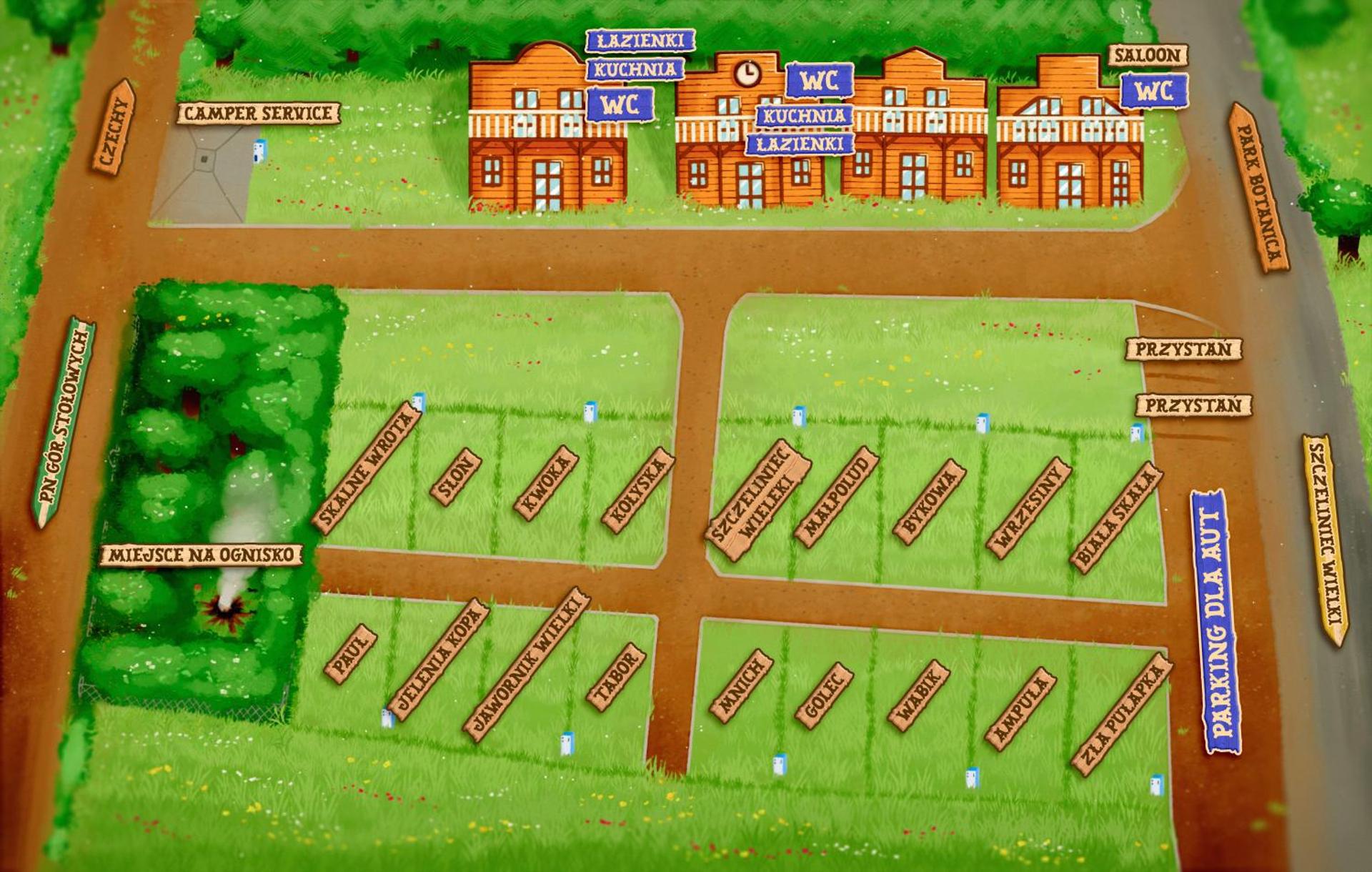This screenshot has height=872, width=1372.
Task: Select the Biała Skała pitch label
Action: pyautogui.click(x=1115, y=517)
